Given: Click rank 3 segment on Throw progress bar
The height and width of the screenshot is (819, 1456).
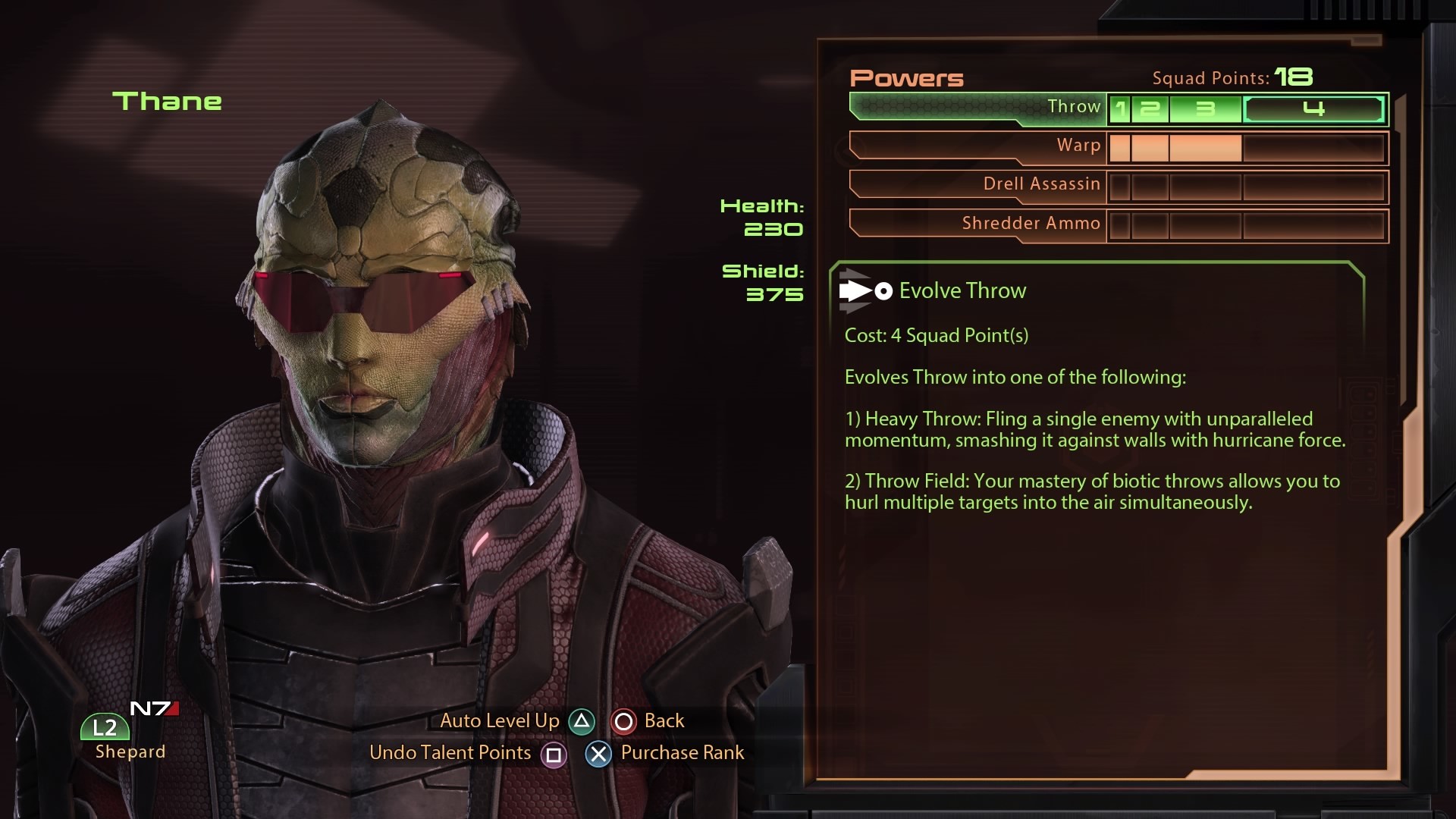Looking at the screenshot, I should point(1204,109).
